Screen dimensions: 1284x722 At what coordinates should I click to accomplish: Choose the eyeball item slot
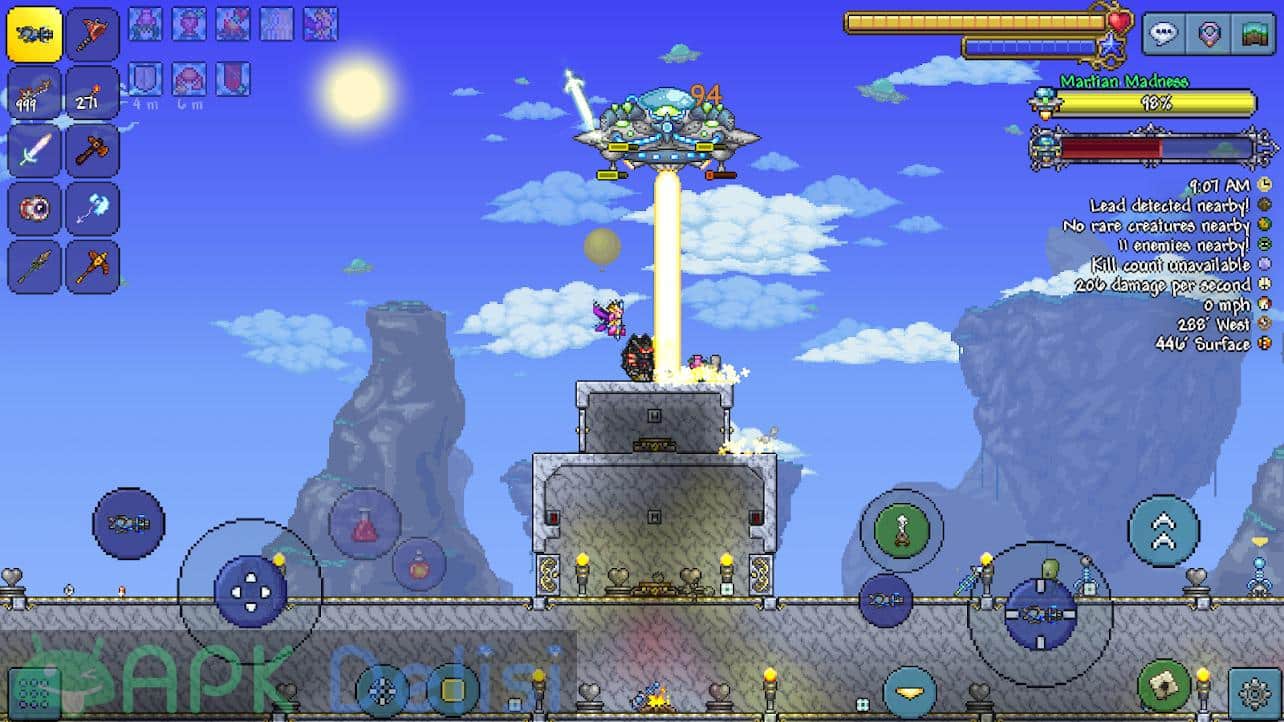[x=34, y=209]
